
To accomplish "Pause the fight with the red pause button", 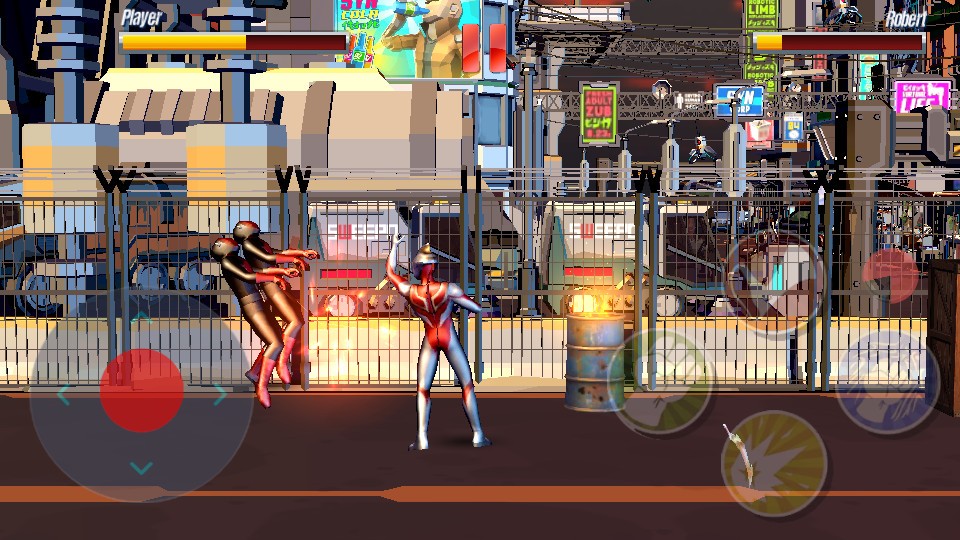I will click(484, 47).
